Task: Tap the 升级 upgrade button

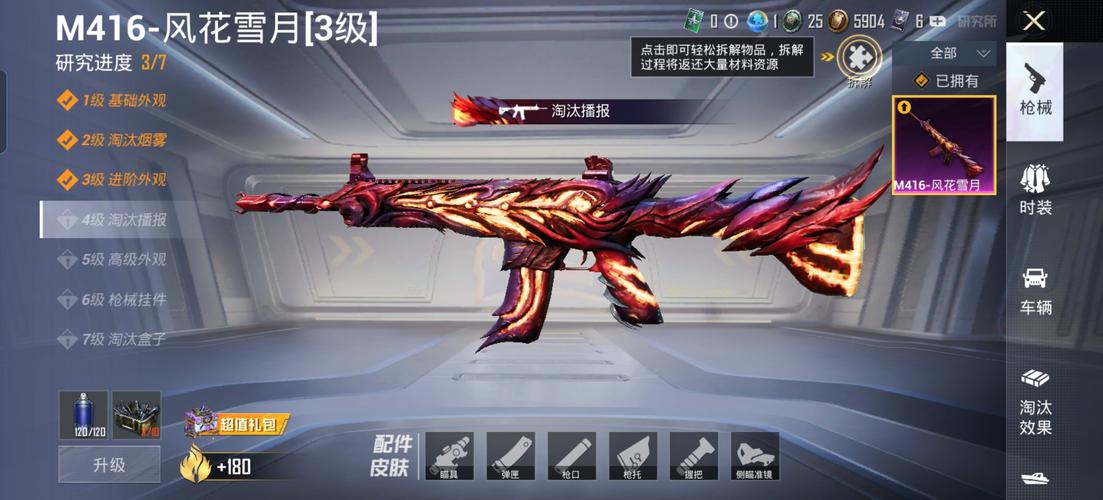Action: [109, 465]
